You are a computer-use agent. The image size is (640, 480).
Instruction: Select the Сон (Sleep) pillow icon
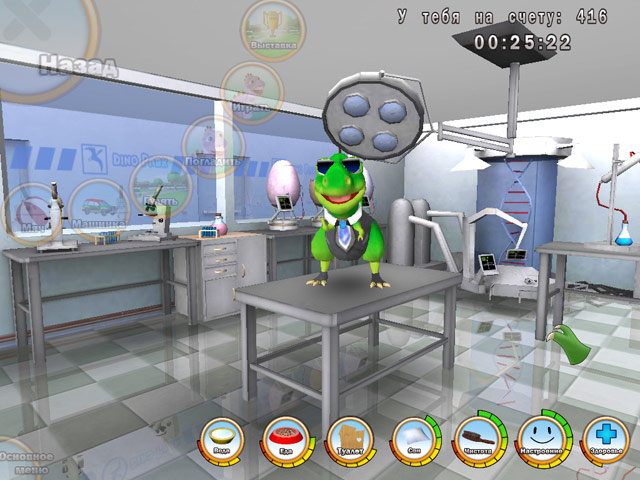coord(413,439)
